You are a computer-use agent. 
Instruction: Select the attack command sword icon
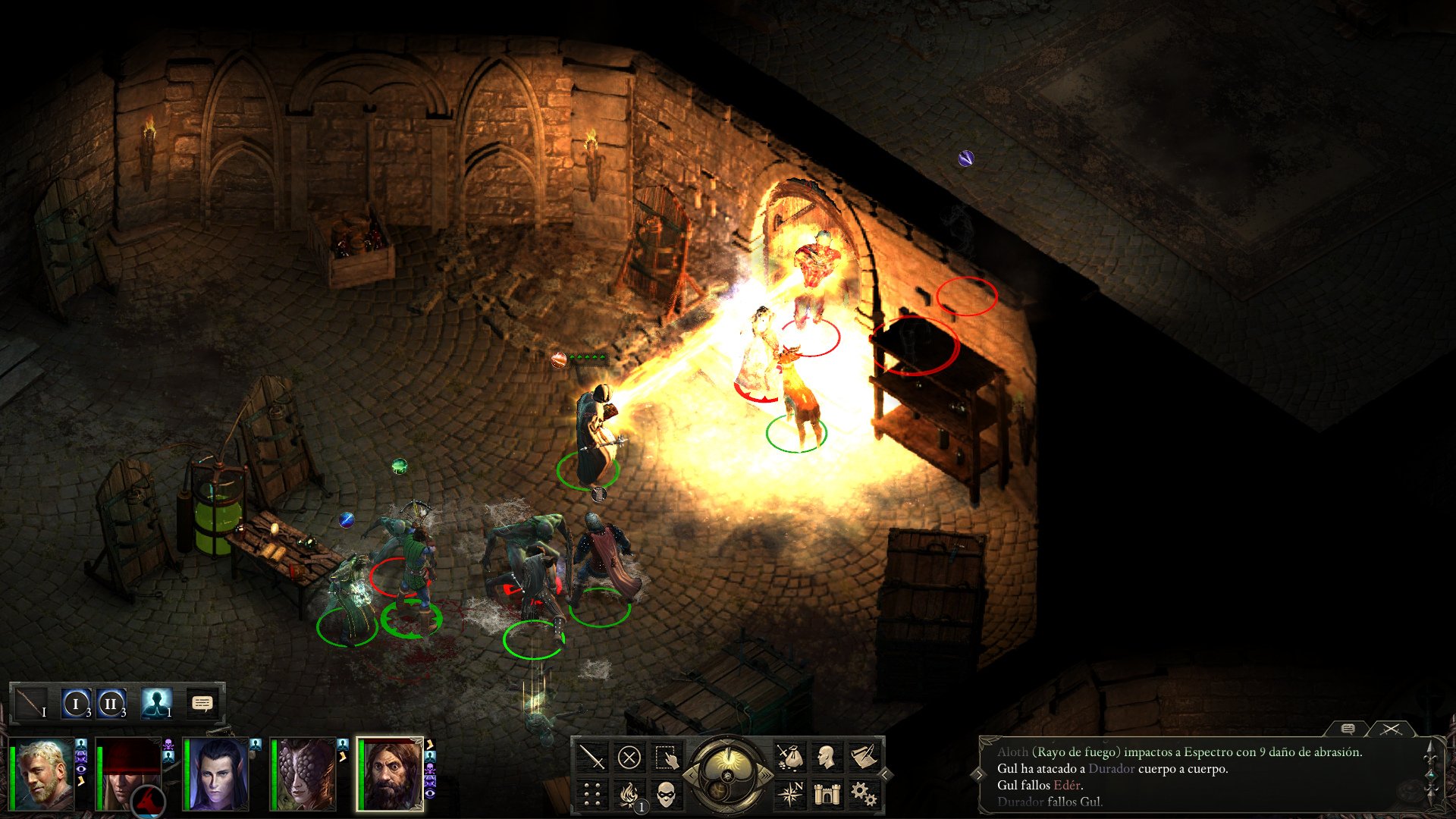point(592,758)
